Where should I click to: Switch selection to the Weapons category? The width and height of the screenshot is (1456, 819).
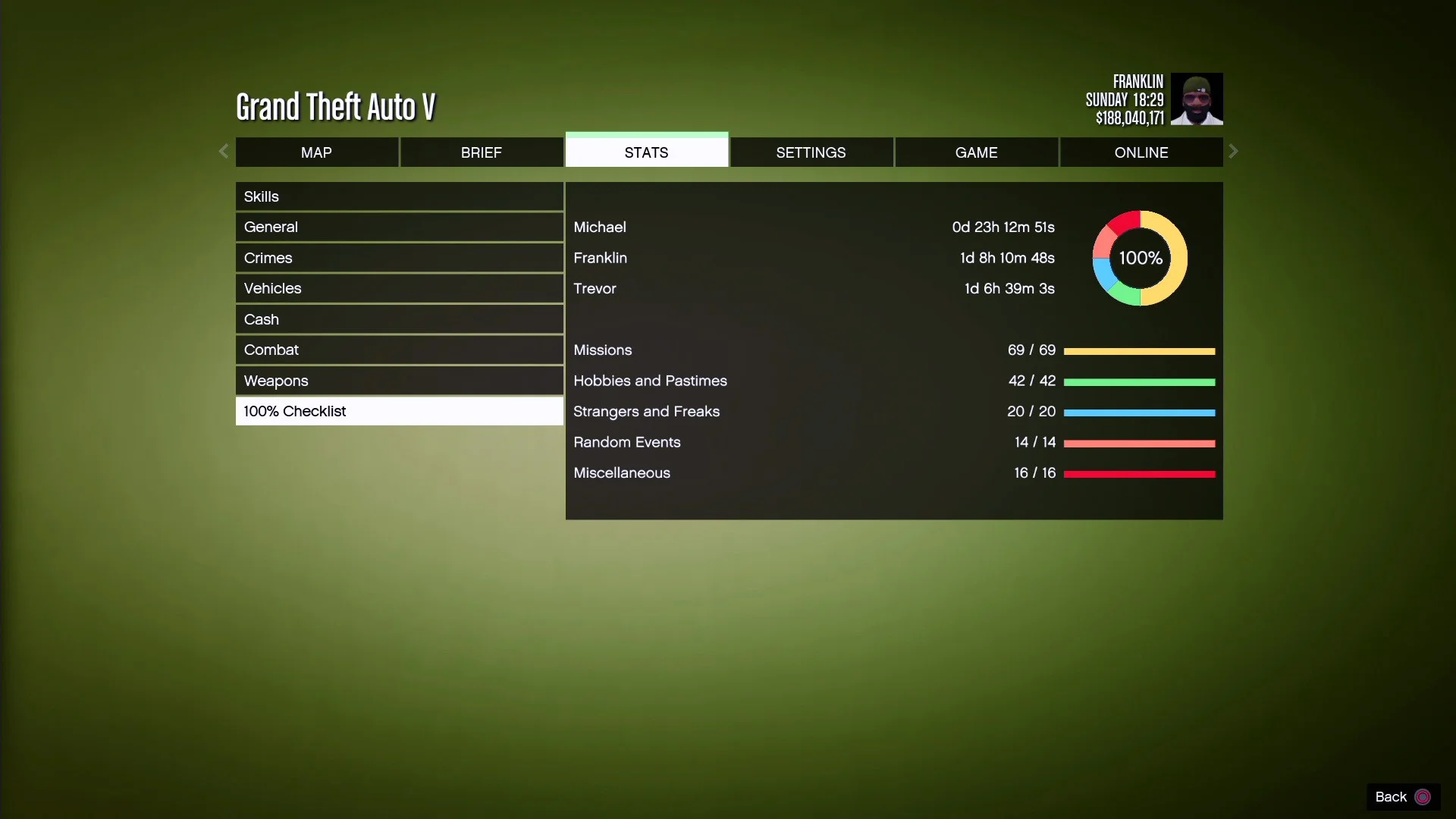click(x=400, y=380)
